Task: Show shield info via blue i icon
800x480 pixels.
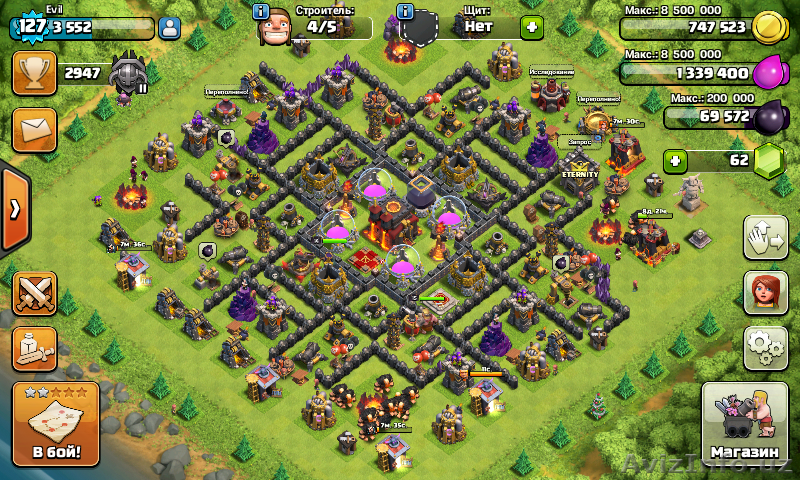Action: point(405,12)
